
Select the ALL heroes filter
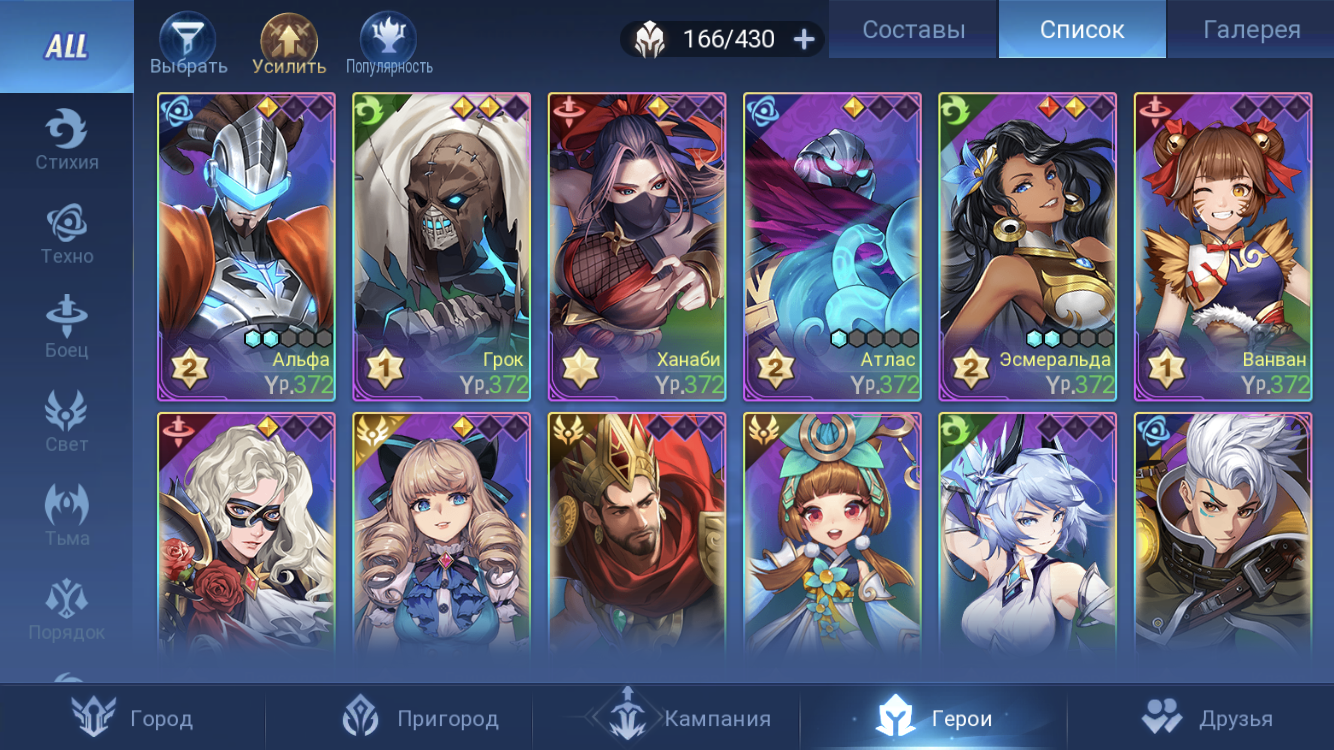(66, 46)
